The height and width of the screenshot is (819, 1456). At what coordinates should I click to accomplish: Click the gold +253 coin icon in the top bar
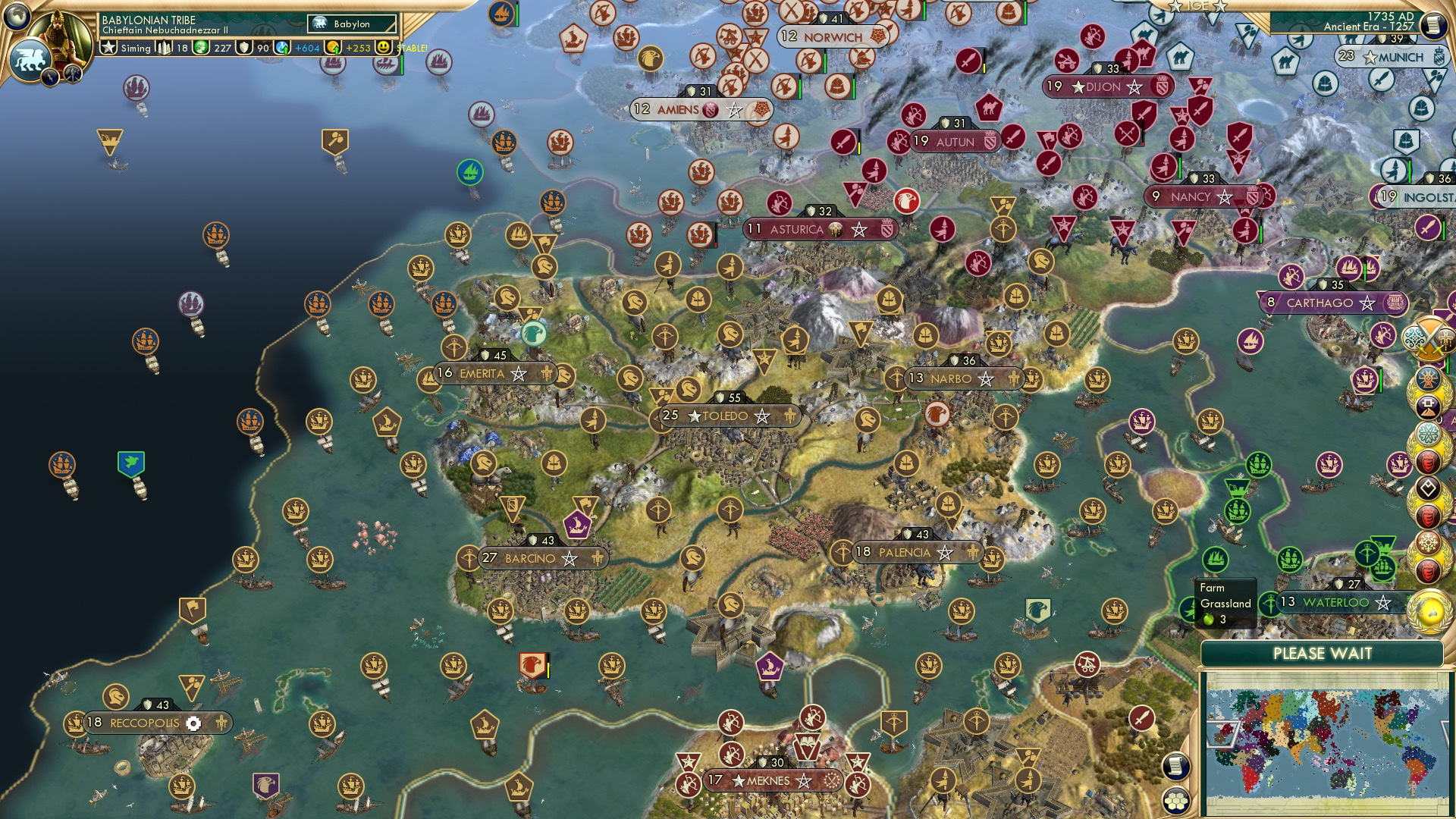334,47
